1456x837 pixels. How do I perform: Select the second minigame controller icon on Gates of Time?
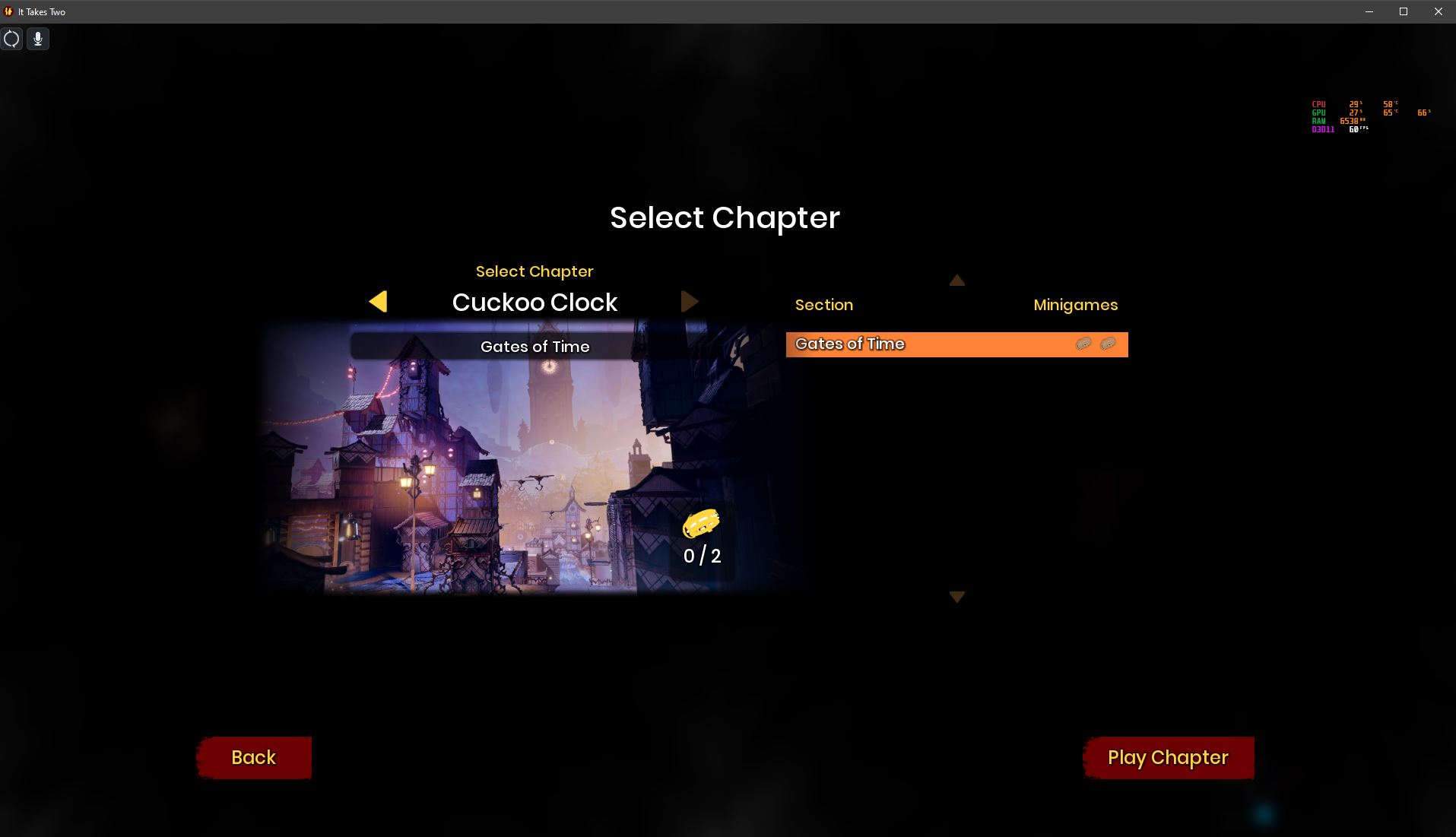coord(1107,344)
